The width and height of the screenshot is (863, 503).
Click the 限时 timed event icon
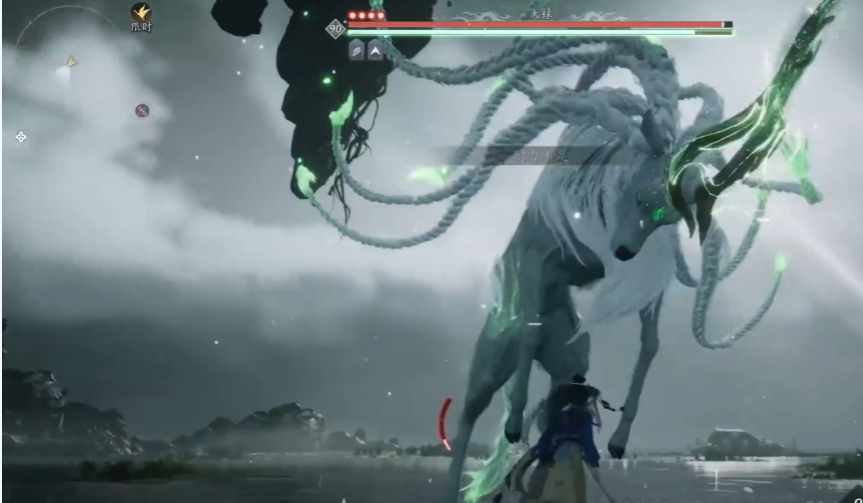141,13
